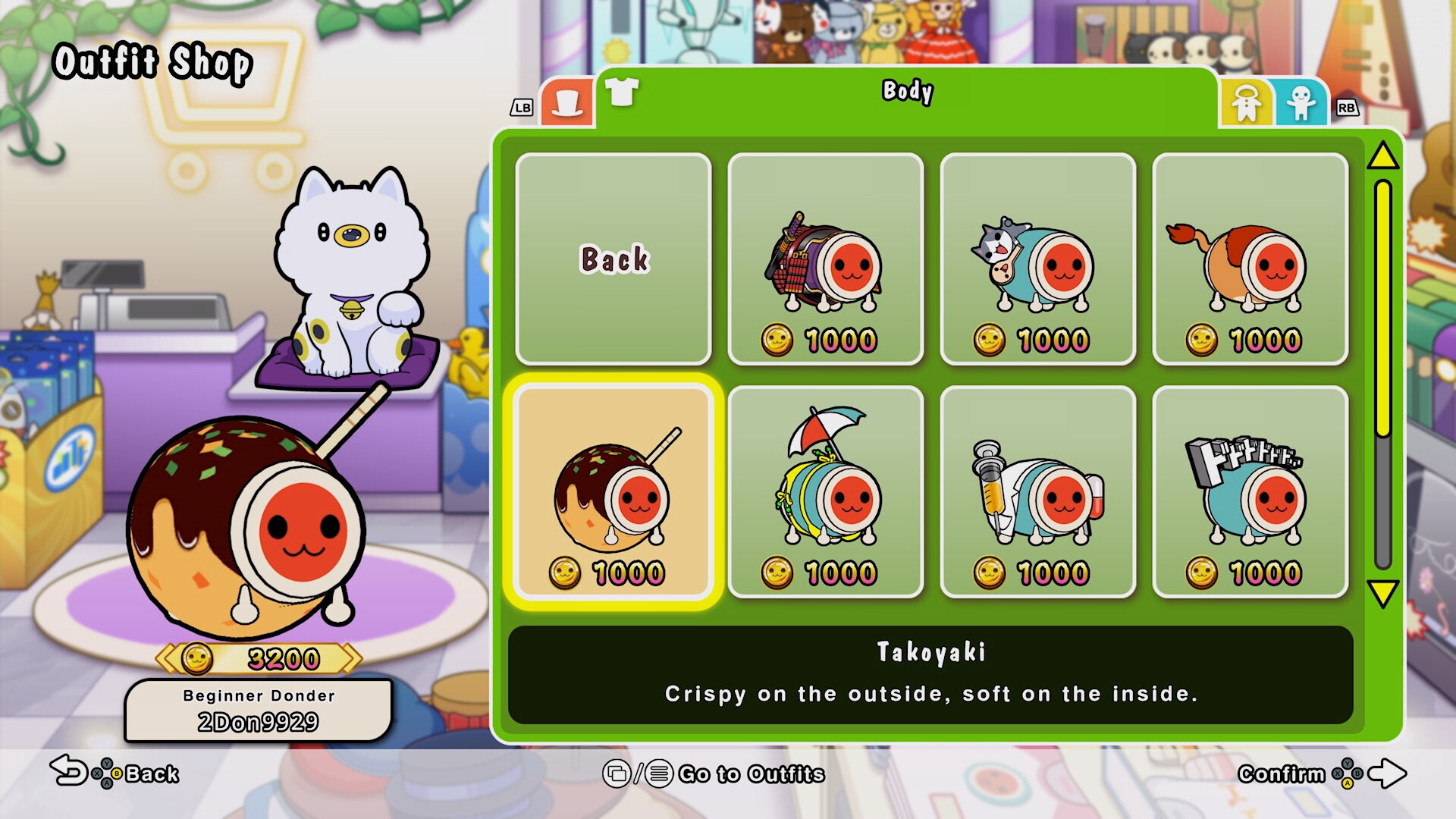Open the yellow costume character tab
The width and height of the screenshot is (1456, 819).
(1245, 103)
